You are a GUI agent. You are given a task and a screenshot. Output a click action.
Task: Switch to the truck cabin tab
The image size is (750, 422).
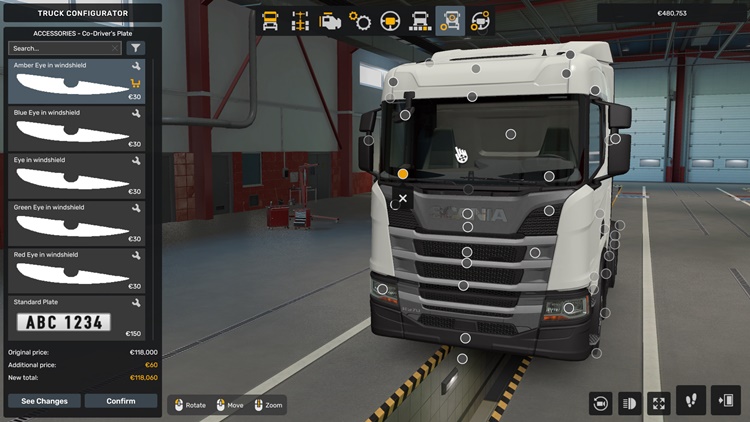(x=270, y=20)
